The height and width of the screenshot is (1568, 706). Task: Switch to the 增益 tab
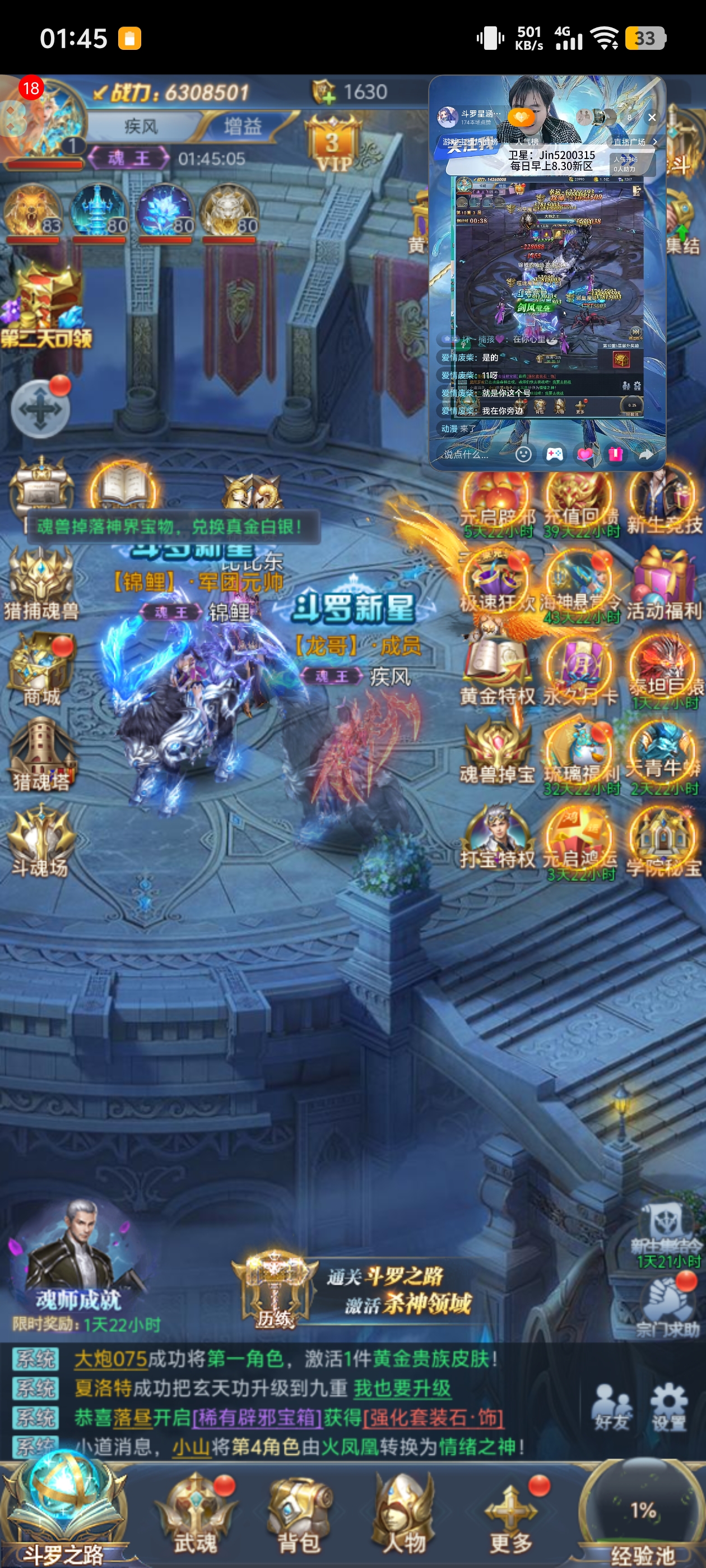[243, 126]
